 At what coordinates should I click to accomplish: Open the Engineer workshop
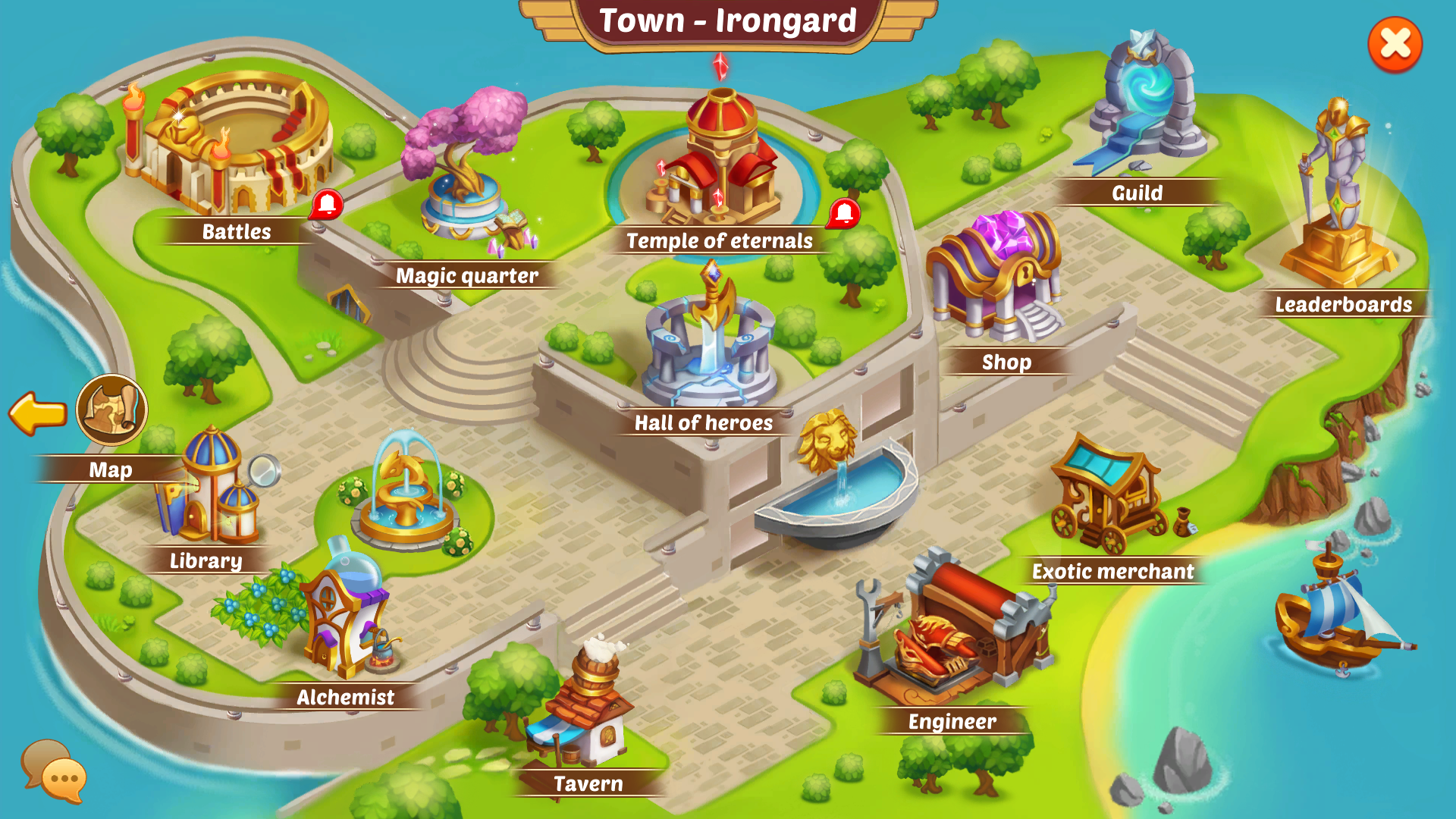coord(955,629)
